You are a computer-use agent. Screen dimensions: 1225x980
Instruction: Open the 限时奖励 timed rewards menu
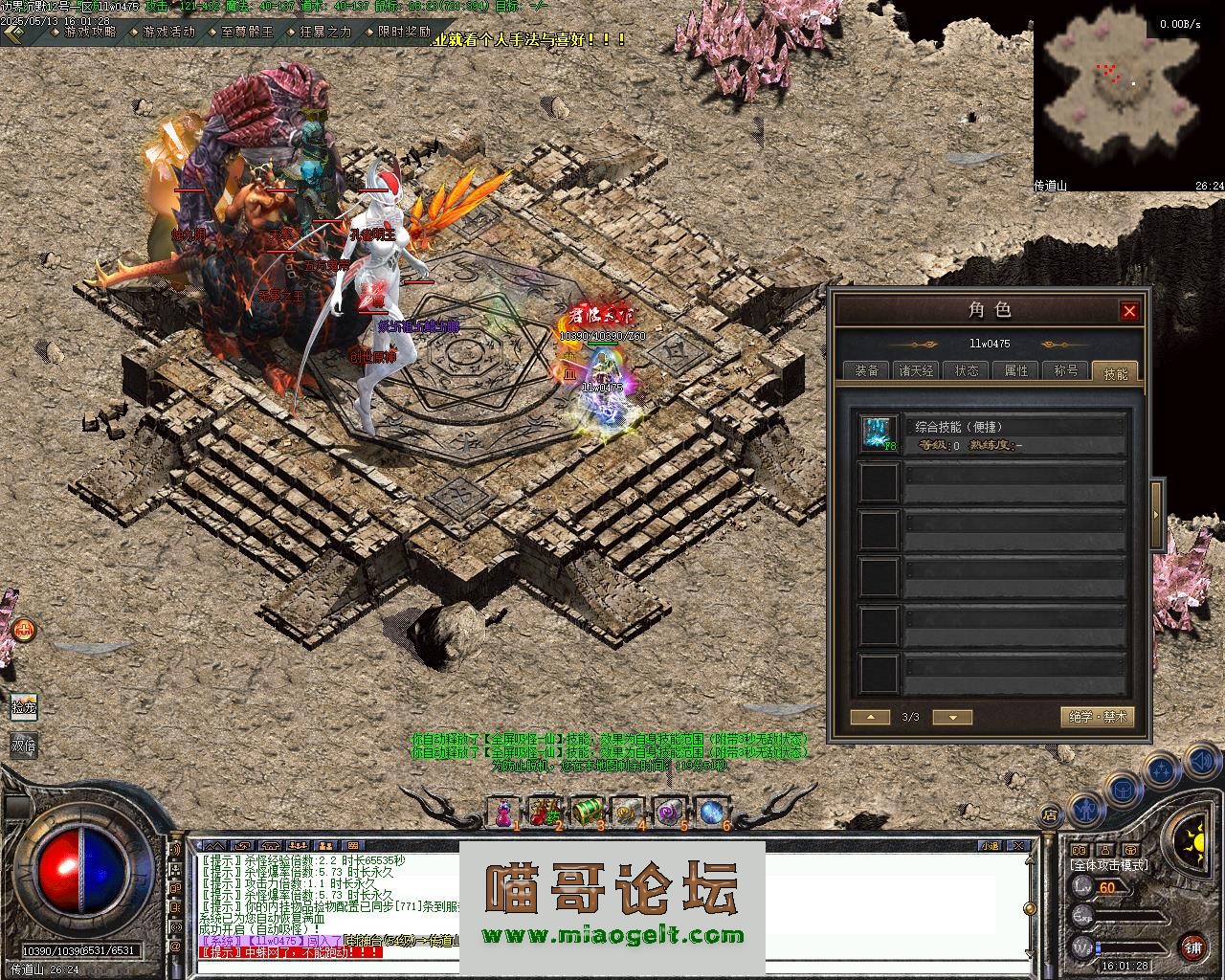click(403, 32)
